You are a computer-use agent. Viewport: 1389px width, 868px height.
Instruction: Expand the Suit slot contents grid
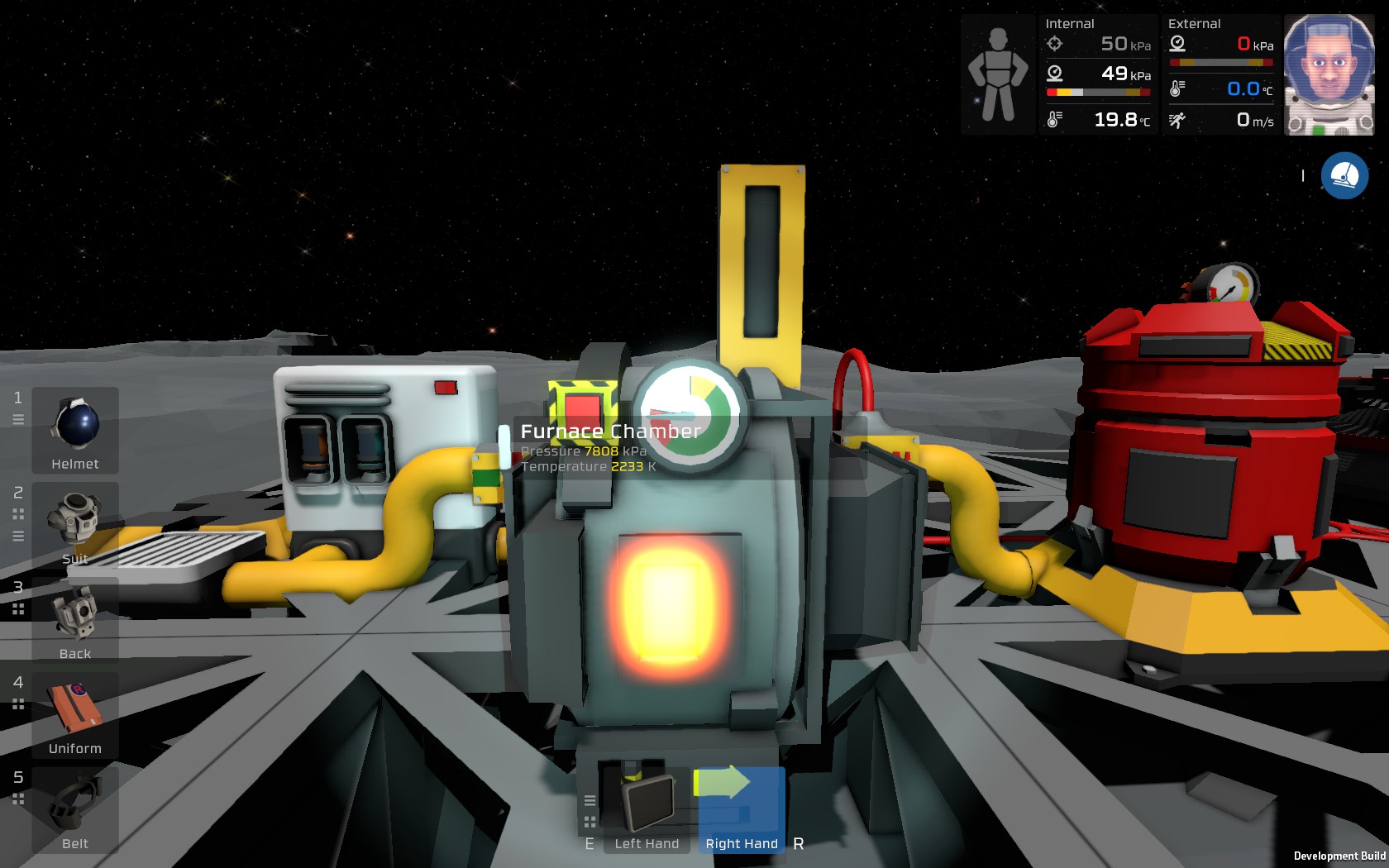click(x=18, y=514)
